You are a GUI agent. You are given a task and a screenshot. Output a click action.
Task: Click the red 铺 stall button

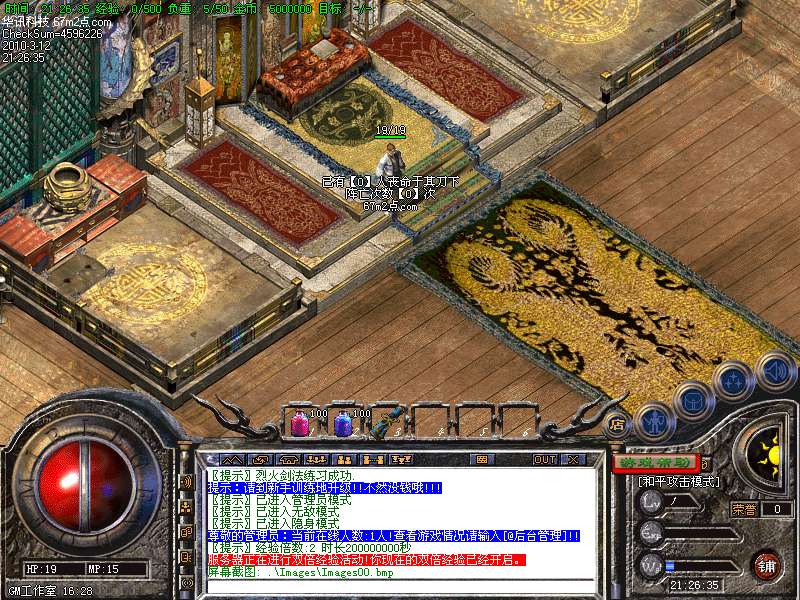[x=766, y=564]
